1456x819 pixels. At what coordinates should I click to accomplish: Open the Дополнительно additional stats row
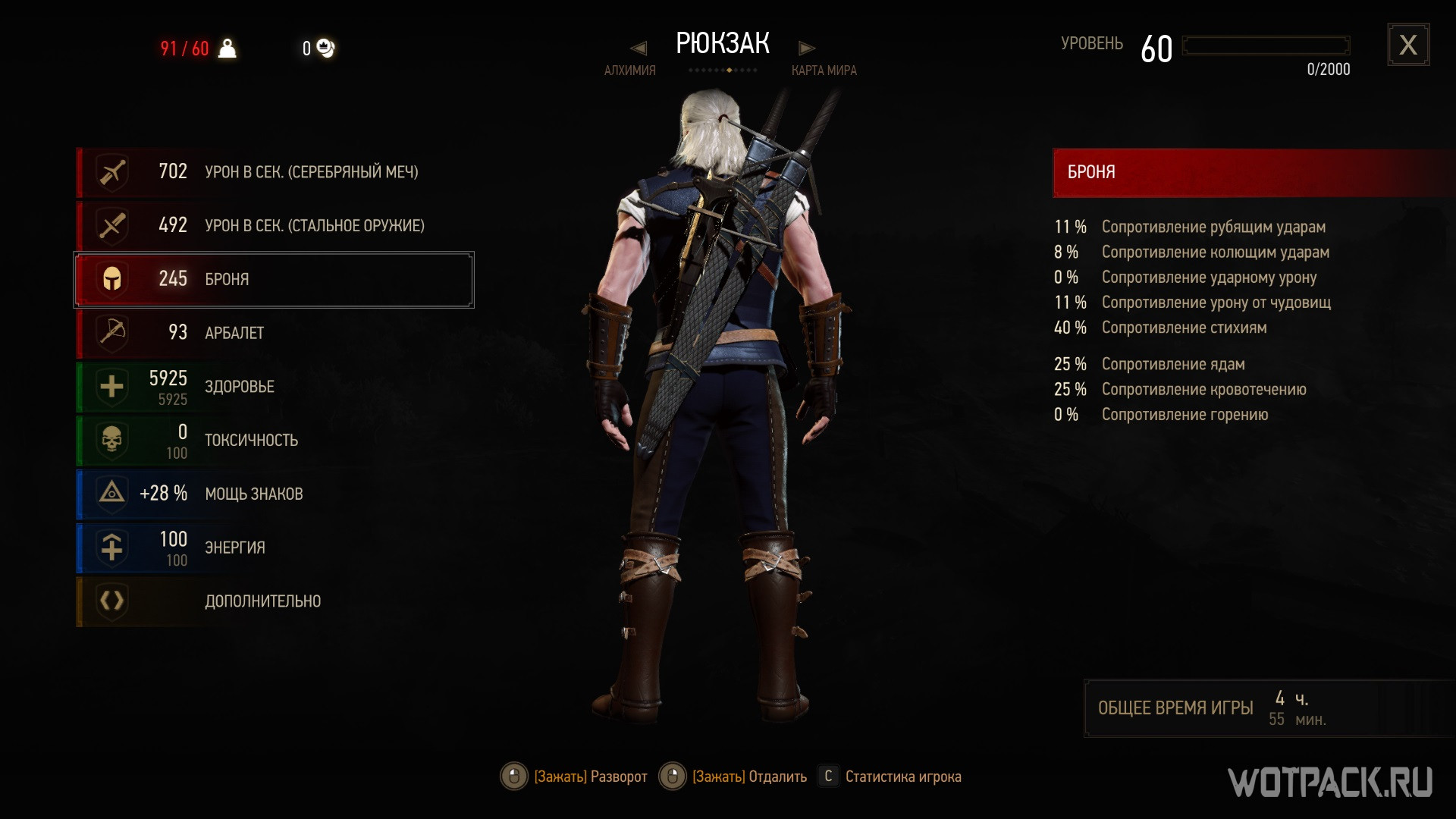(x=273, y=601)
